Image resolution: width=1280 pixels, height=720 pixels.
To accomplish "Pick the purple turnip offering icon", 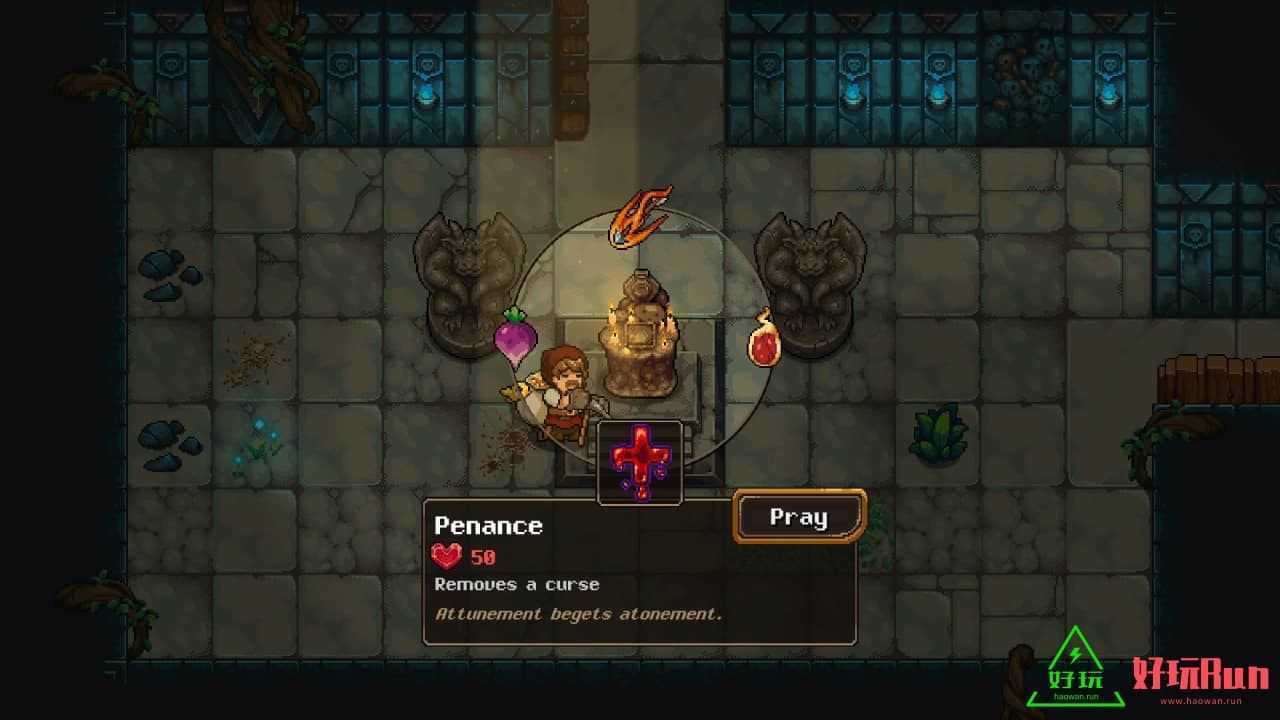I will click(x=516, y=336).
